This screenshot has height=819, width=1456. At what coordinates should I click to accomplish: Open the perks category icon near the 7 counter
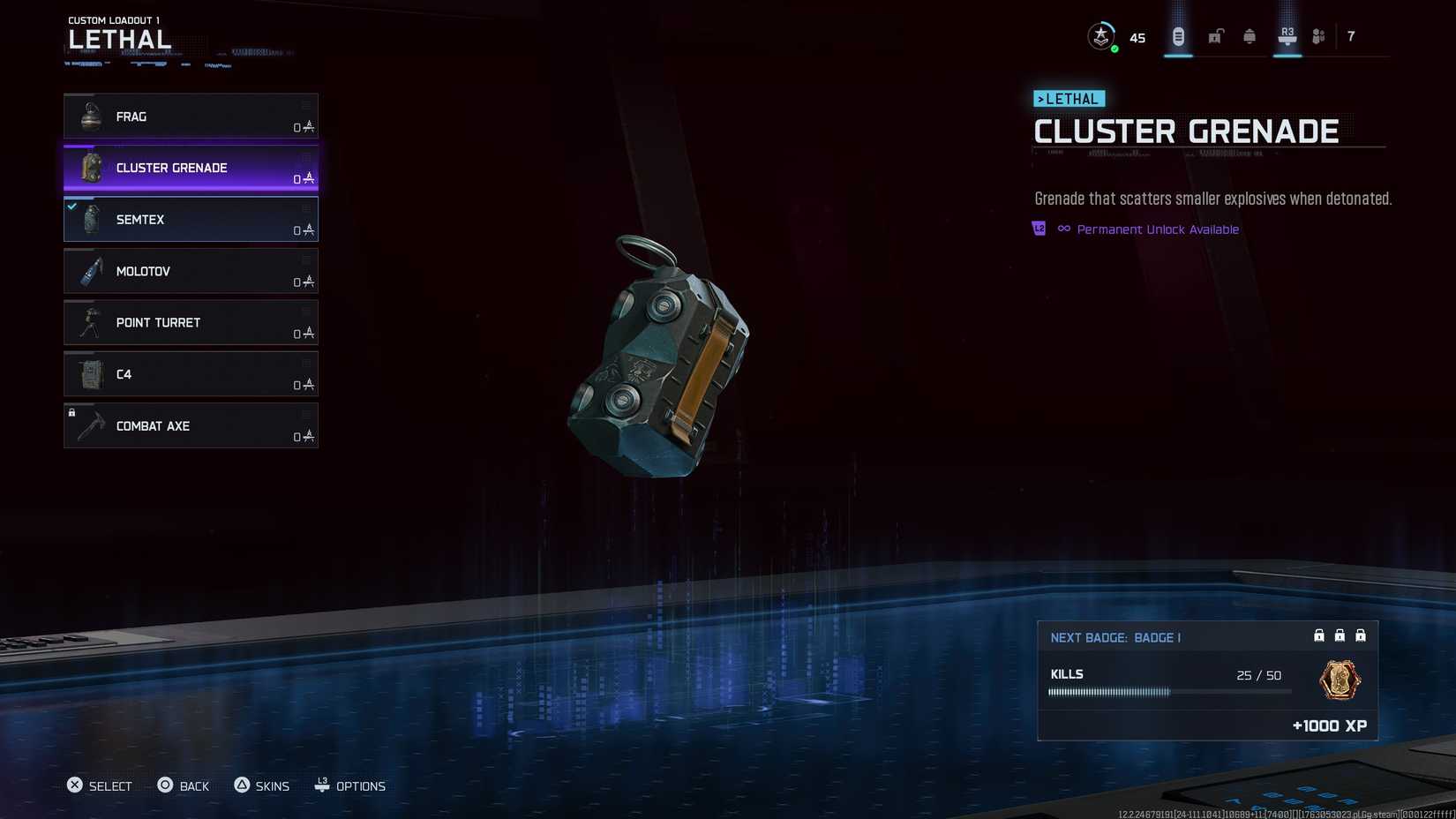(x=1318, y=35)
